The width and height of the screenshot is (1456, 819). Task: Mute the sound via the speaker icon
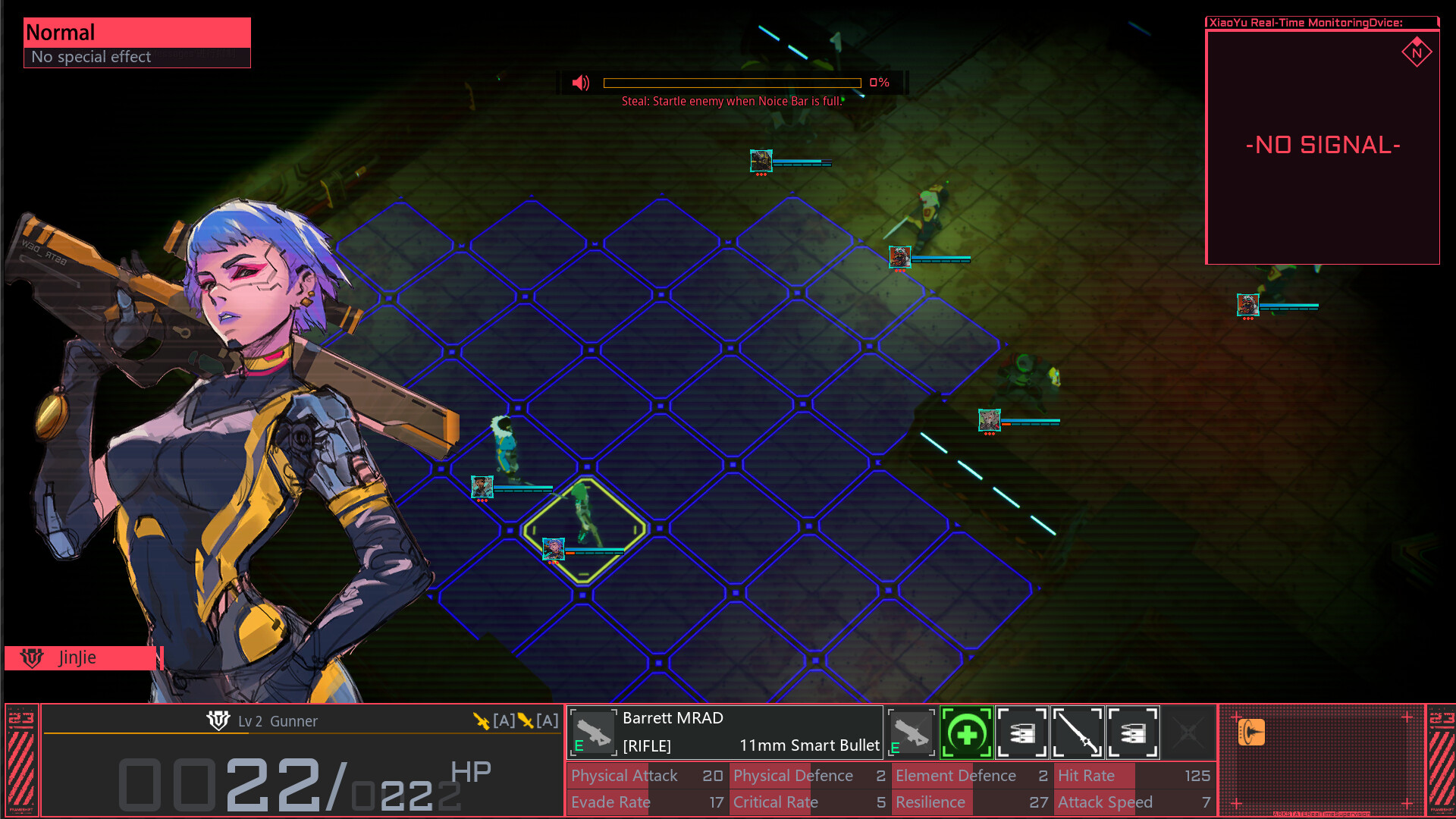coord(581,83)
